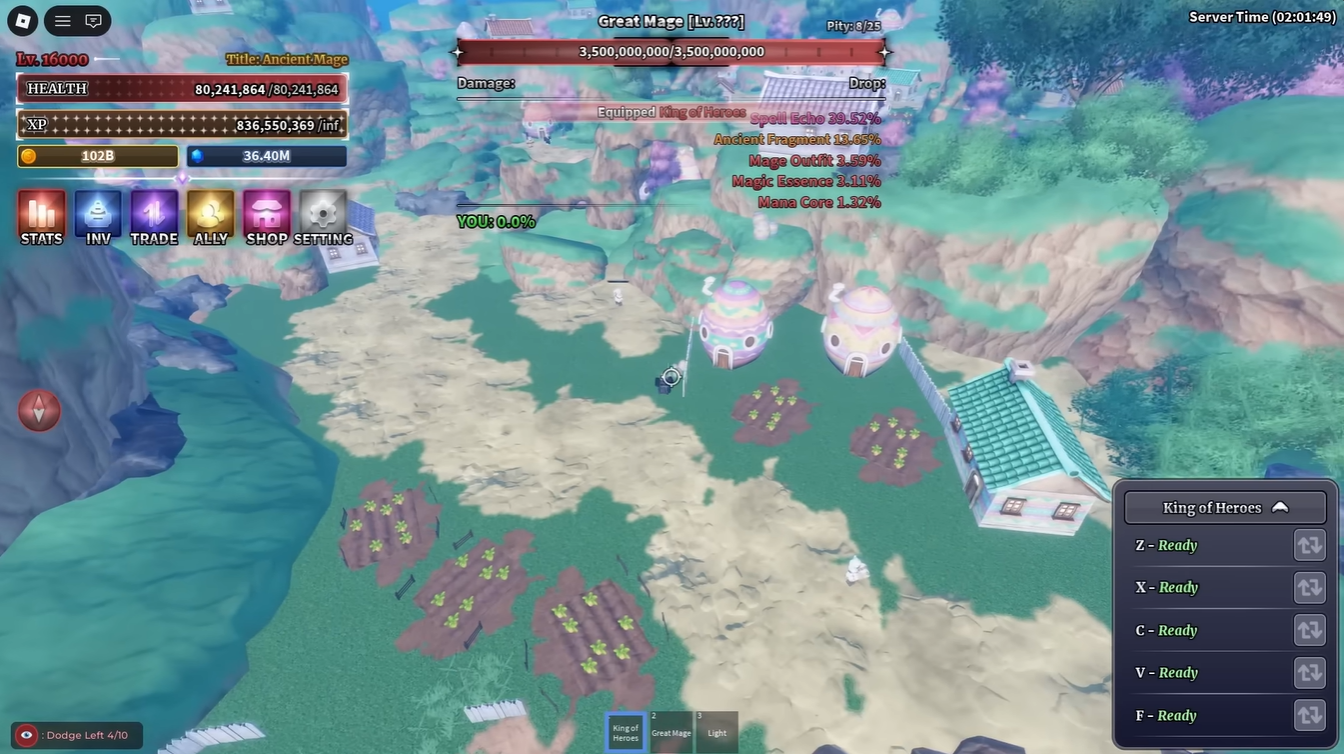Screen dimensions: 1344x754
Task: Open the Roblox hamburger menu
Action: click(62, 20)
